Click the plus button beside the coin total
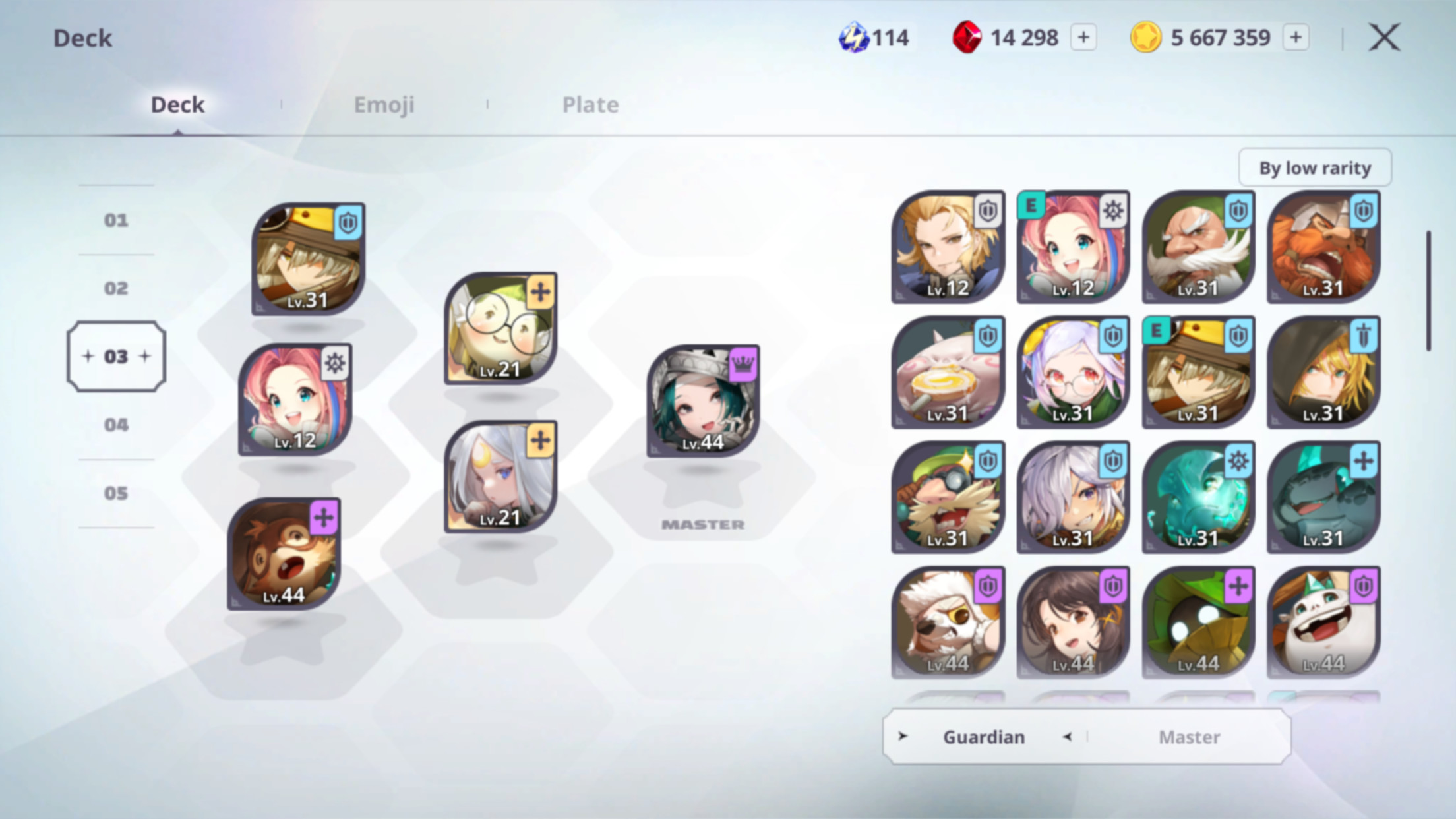Image resolution: width=1456 pixels, height=819 pixels. 1296,38
